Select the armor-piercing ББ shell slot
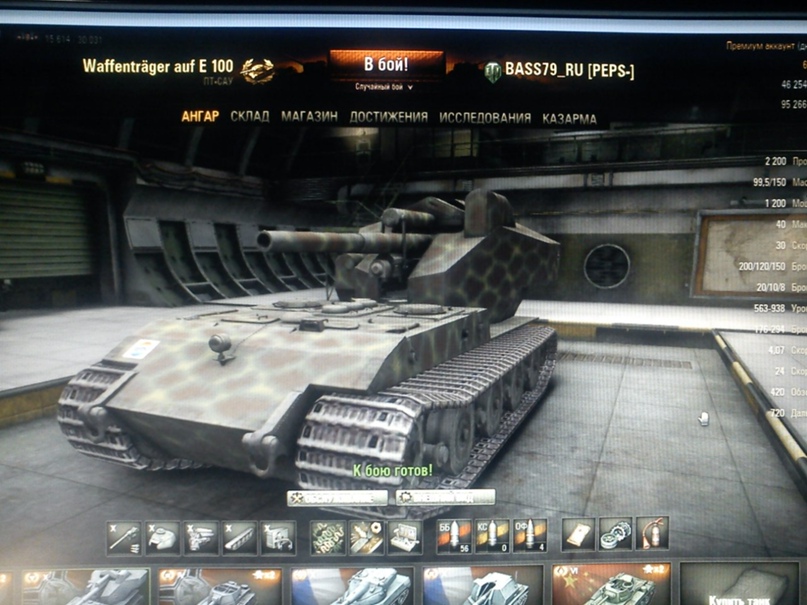The height and width of the screenshot is (605, 807). pos(454,536)
